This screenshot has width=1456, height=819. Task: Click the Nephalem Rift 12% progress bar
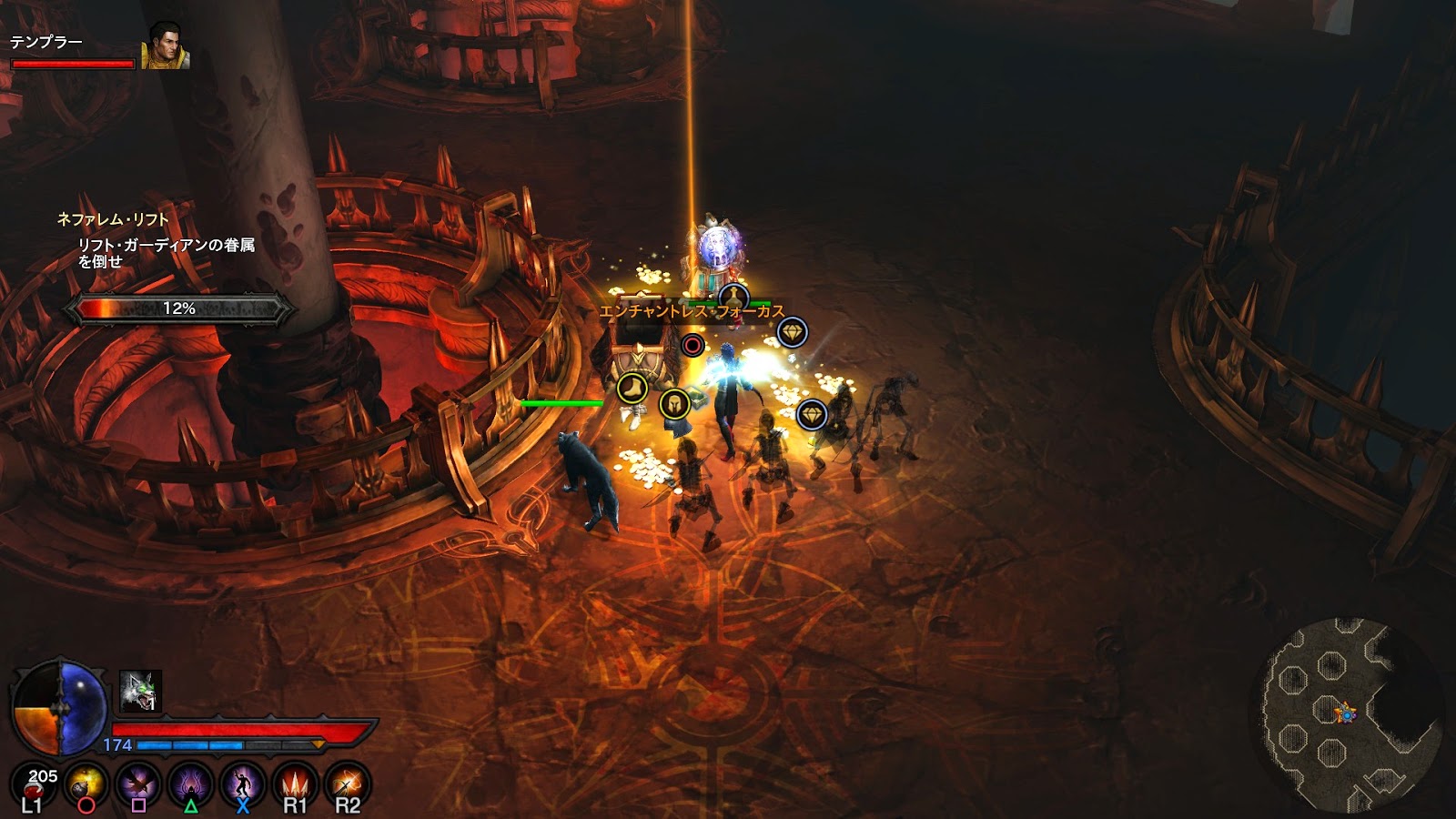point(177,308)
